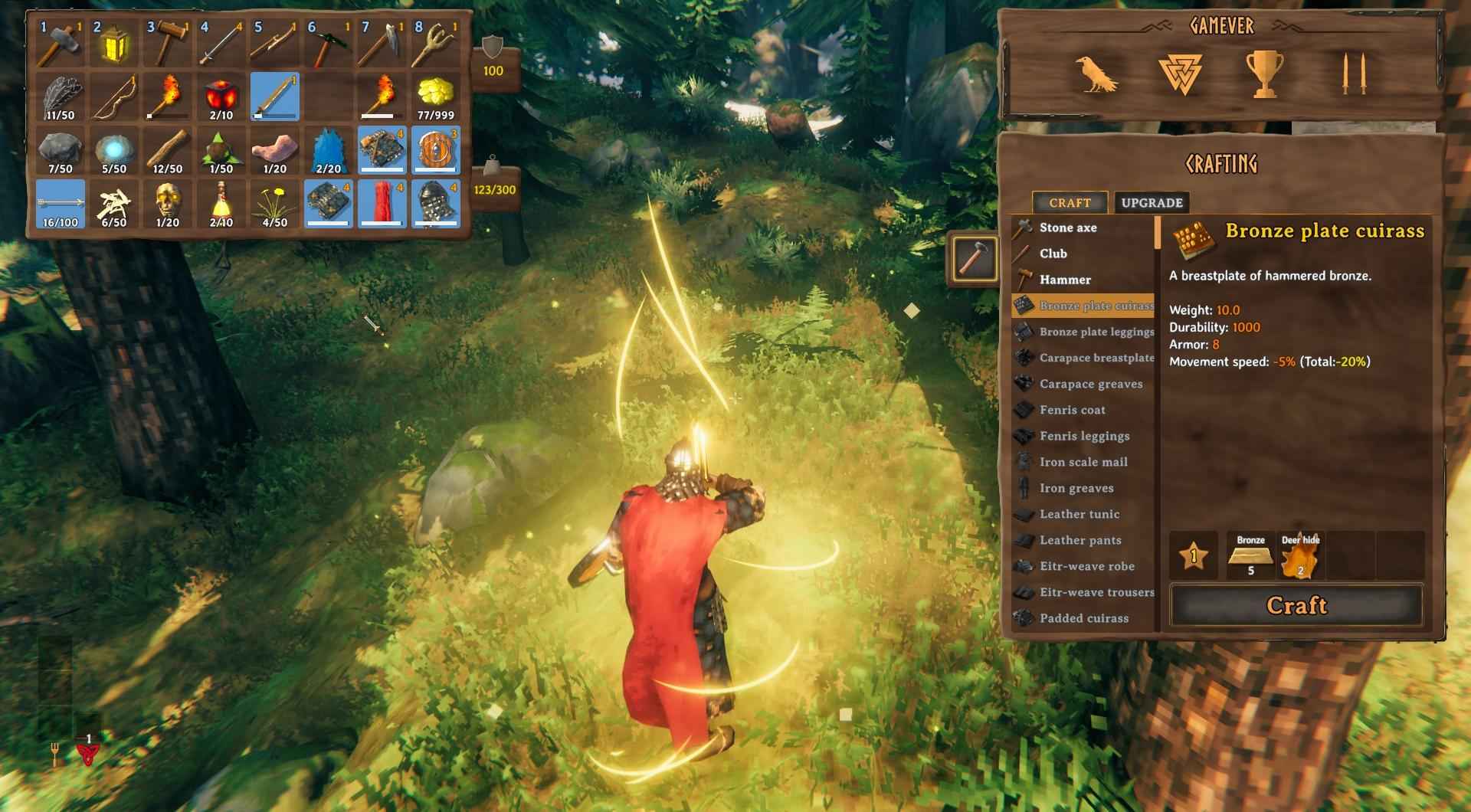The image size is (1471, 812).
Task: Switch to the Upgrade tab
Action: [x=1152, y=203]
